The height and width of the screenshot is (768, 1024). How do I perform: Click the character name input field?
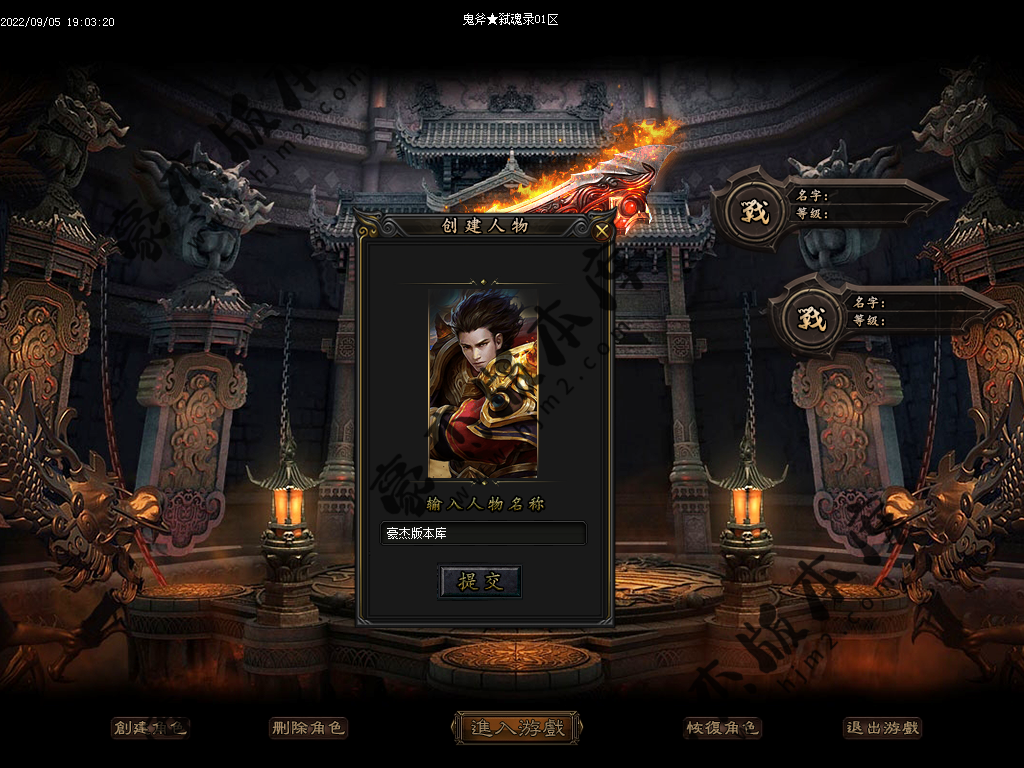click(x=483, y=534)
